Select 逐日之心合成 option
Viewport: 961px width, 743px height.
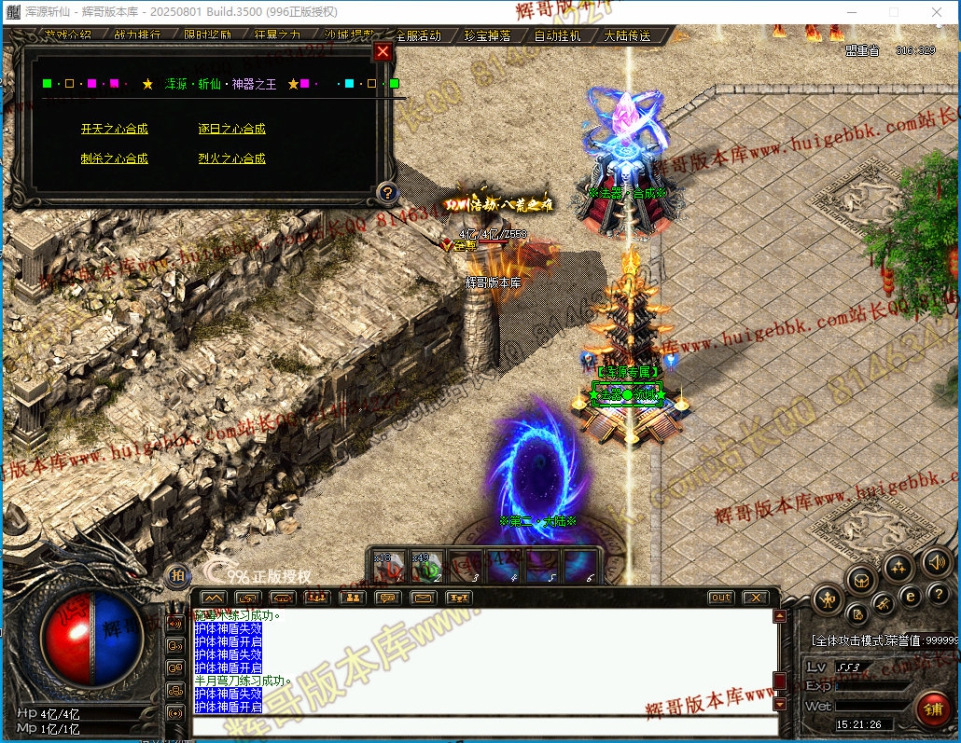point(231,129)
